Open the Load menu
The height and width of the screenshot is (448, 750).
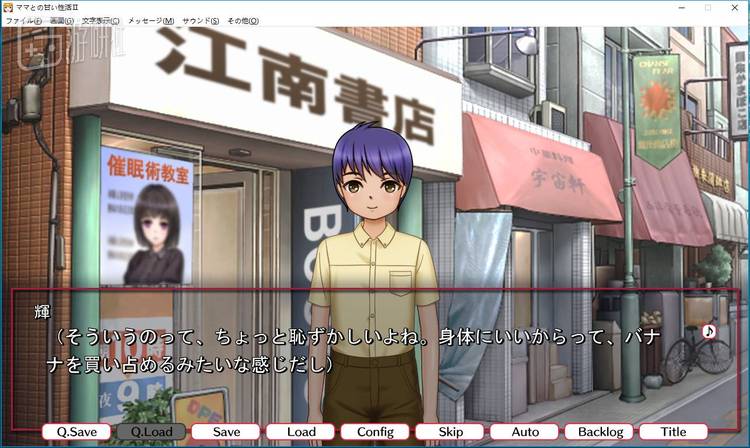coord(301,432)
